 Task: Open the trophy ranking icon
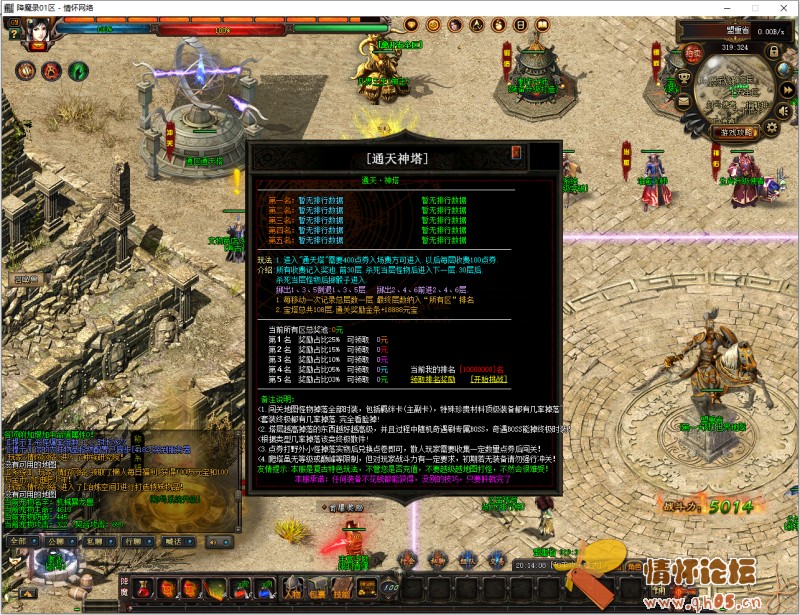pyautogui.click(x=684, y=76)
